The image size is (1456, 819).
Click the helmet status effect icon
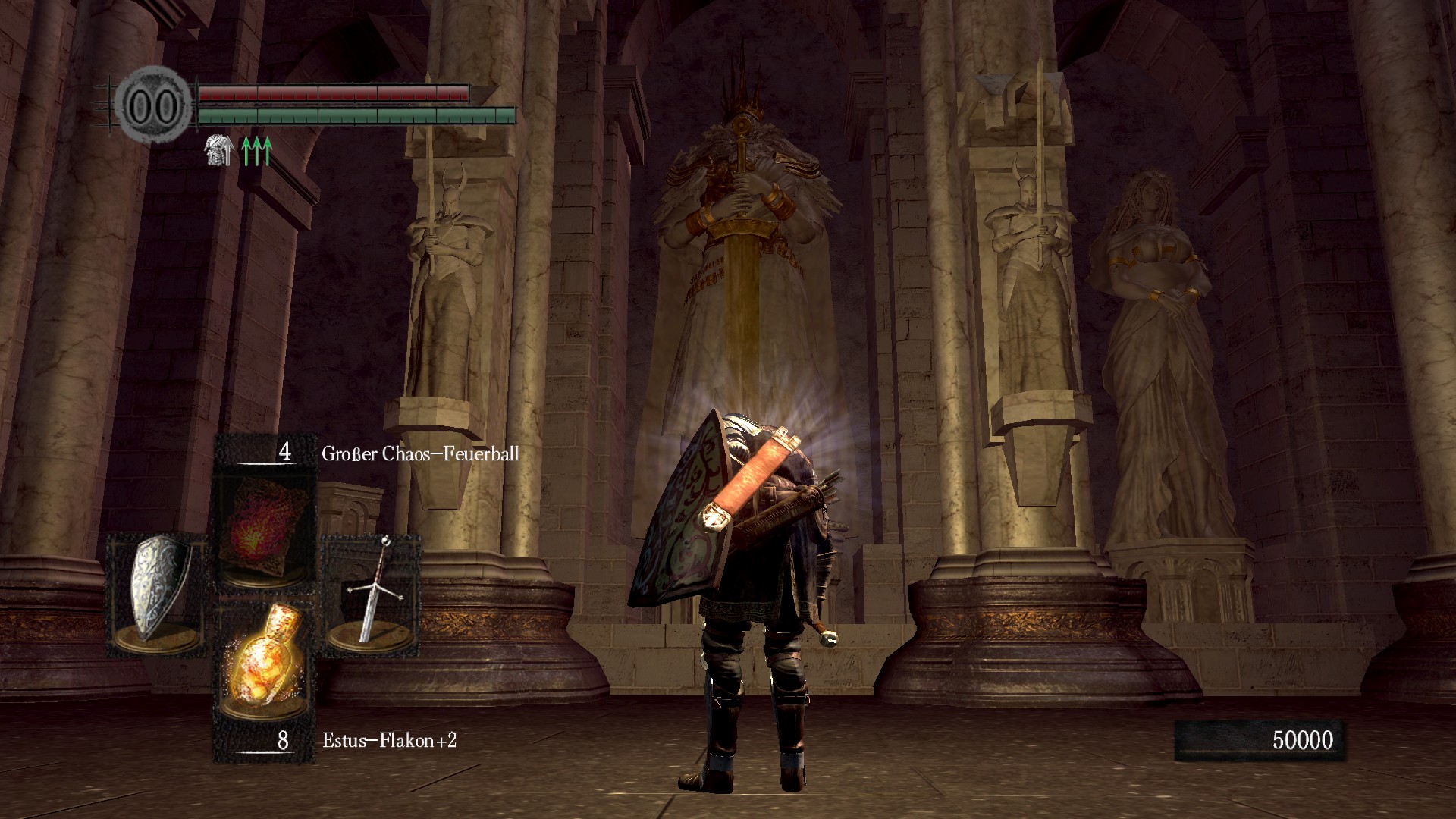click(x=218, y=151)
